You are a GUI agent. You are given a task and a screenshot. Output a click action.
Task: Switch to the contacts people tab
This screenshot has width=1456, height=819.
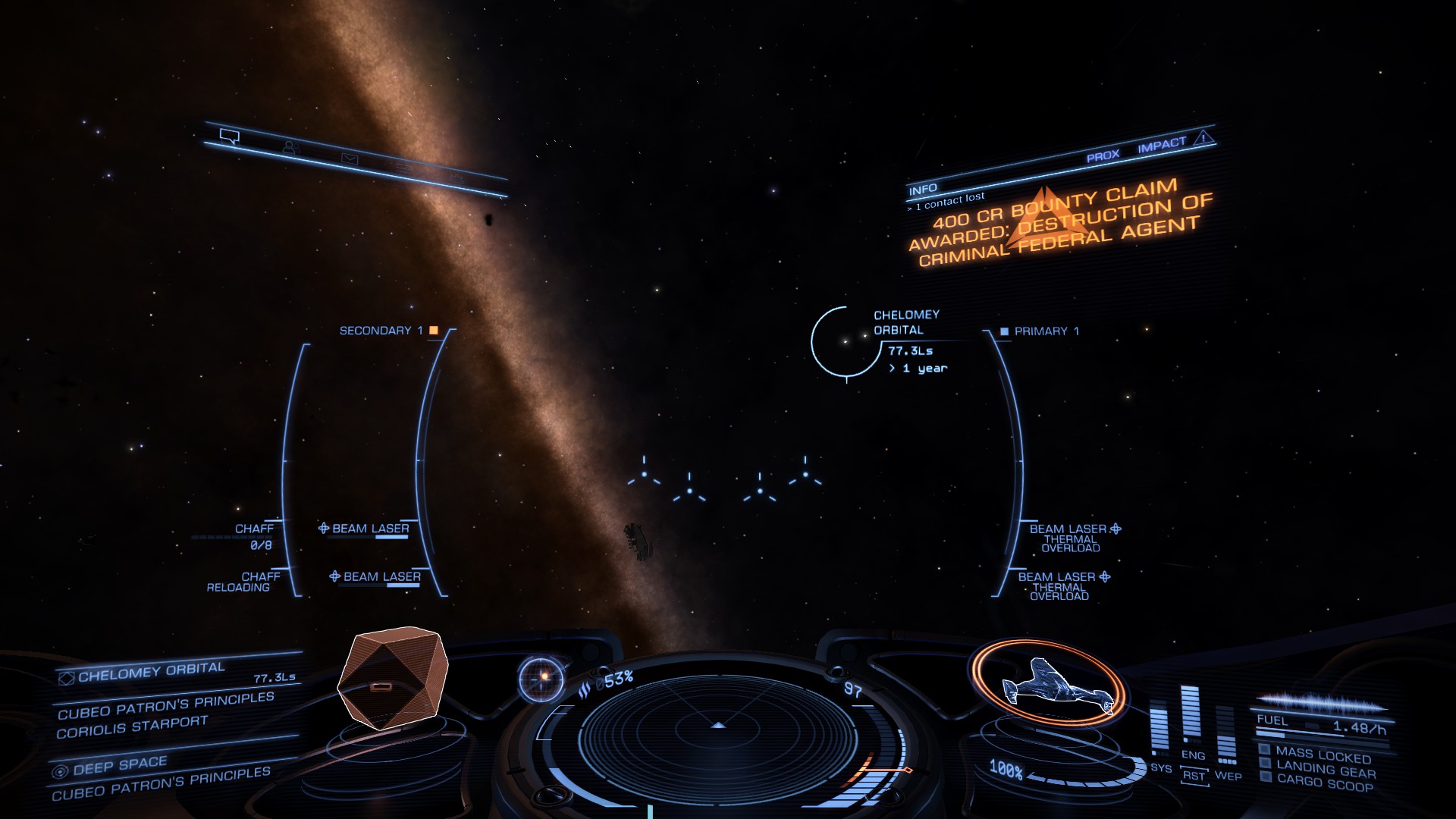click(290, 147)
